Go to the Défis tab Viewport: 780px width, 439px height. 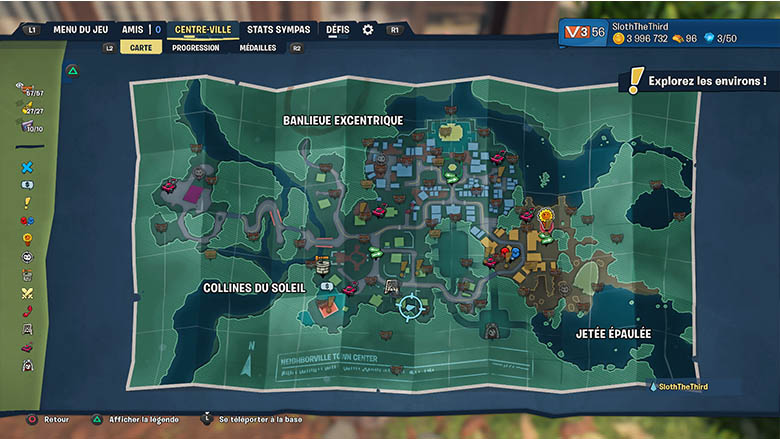pyautogui.click(x=338, y=30)
